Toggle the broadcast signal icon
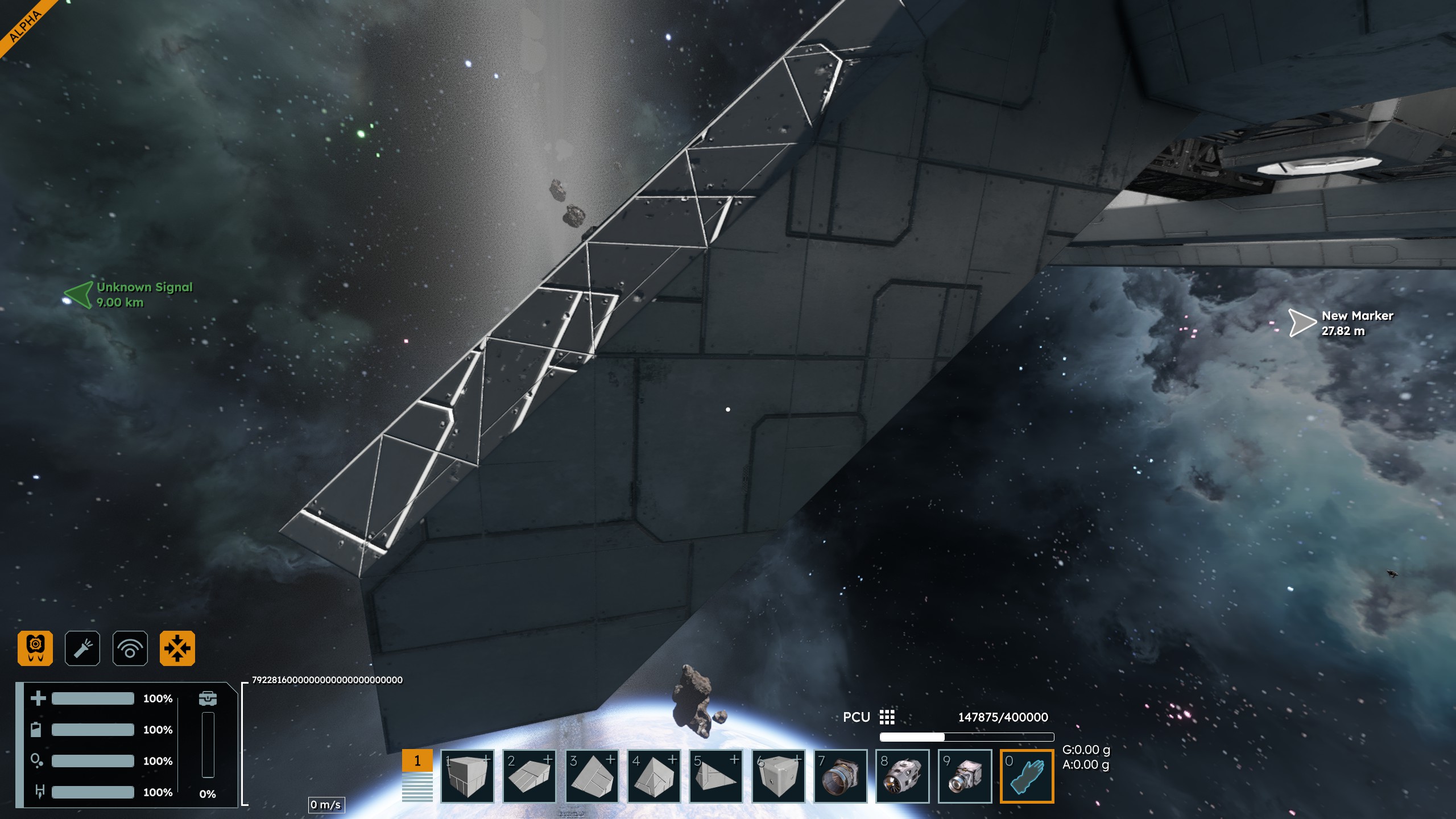 point(130,648)
